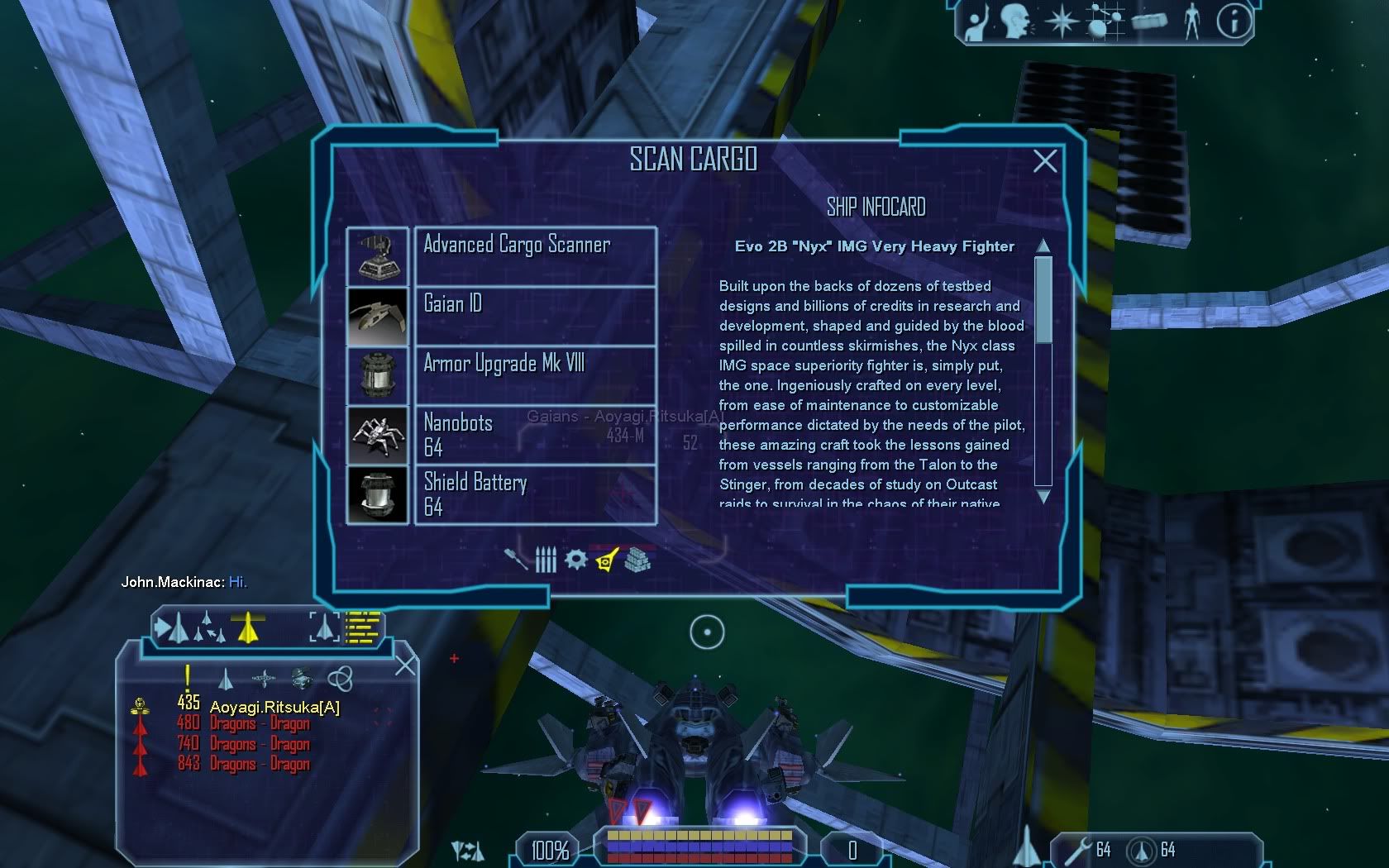Show commodities filter with stacked crates icon
The height and width of the screenshot is (868, 1389).
click(x=638, y=560)
